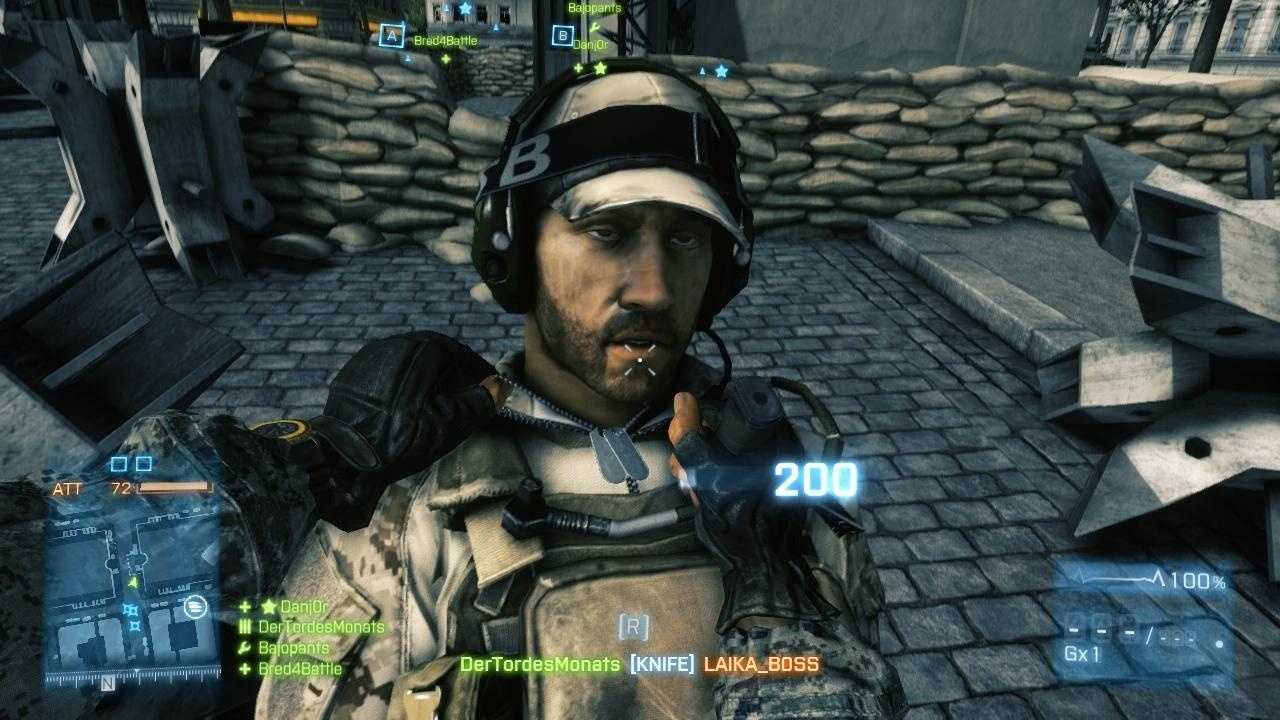The height and width of the screenshot is (720, 1280).
Task: Expand the ATT ticket counter display
Action: pos(66,490)
